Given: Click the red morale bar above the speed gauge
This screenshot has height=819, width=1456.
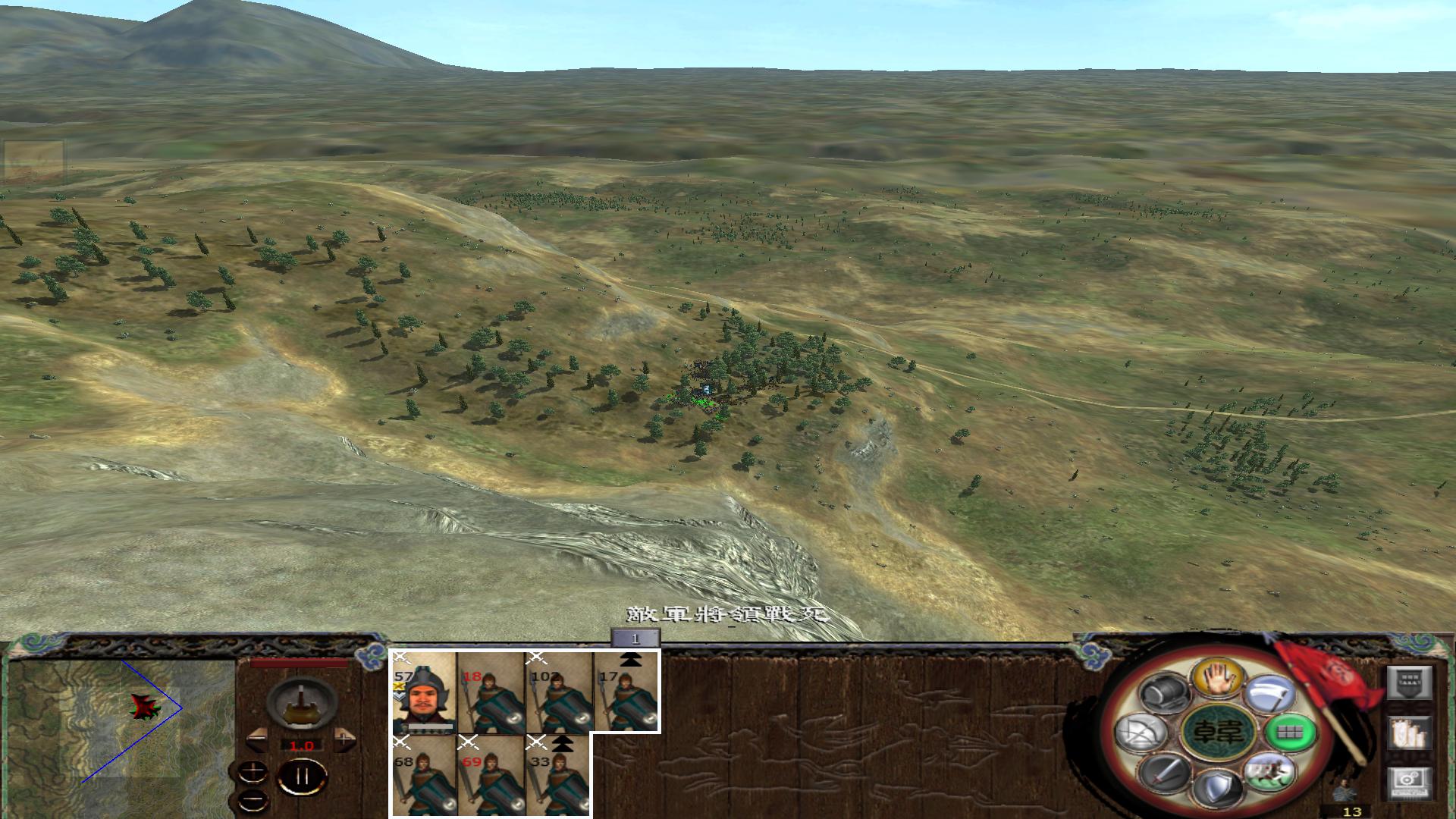Looking at the screenshot, I should (299, 661).
